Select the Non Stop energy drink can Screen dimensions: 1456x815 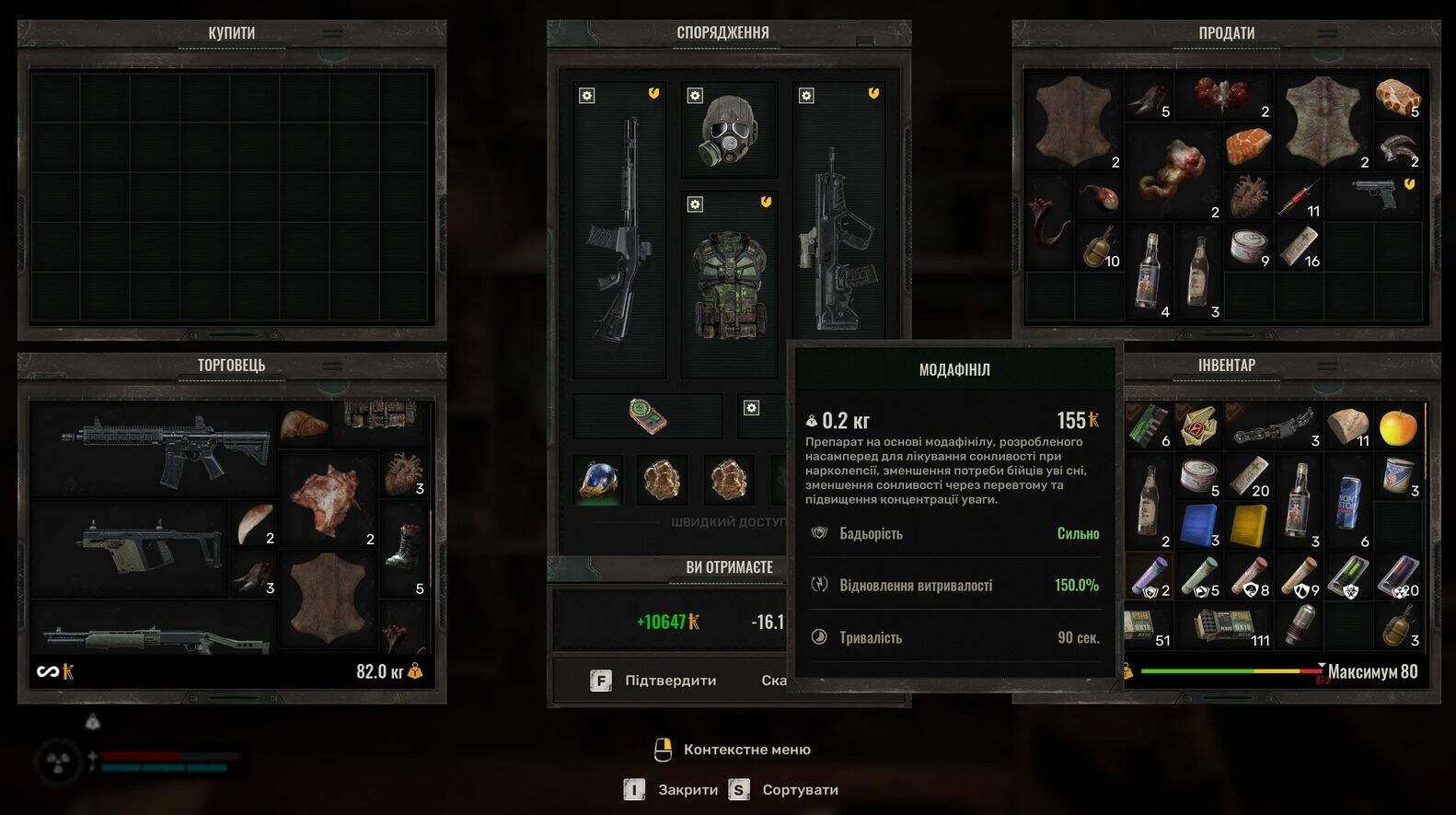[x=1349, y=525]
